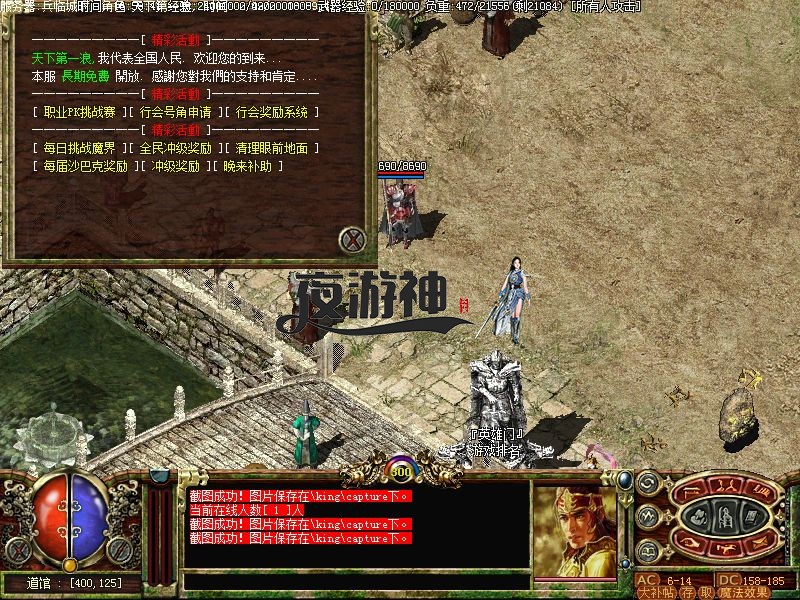Close the activities notice panel

351,240
